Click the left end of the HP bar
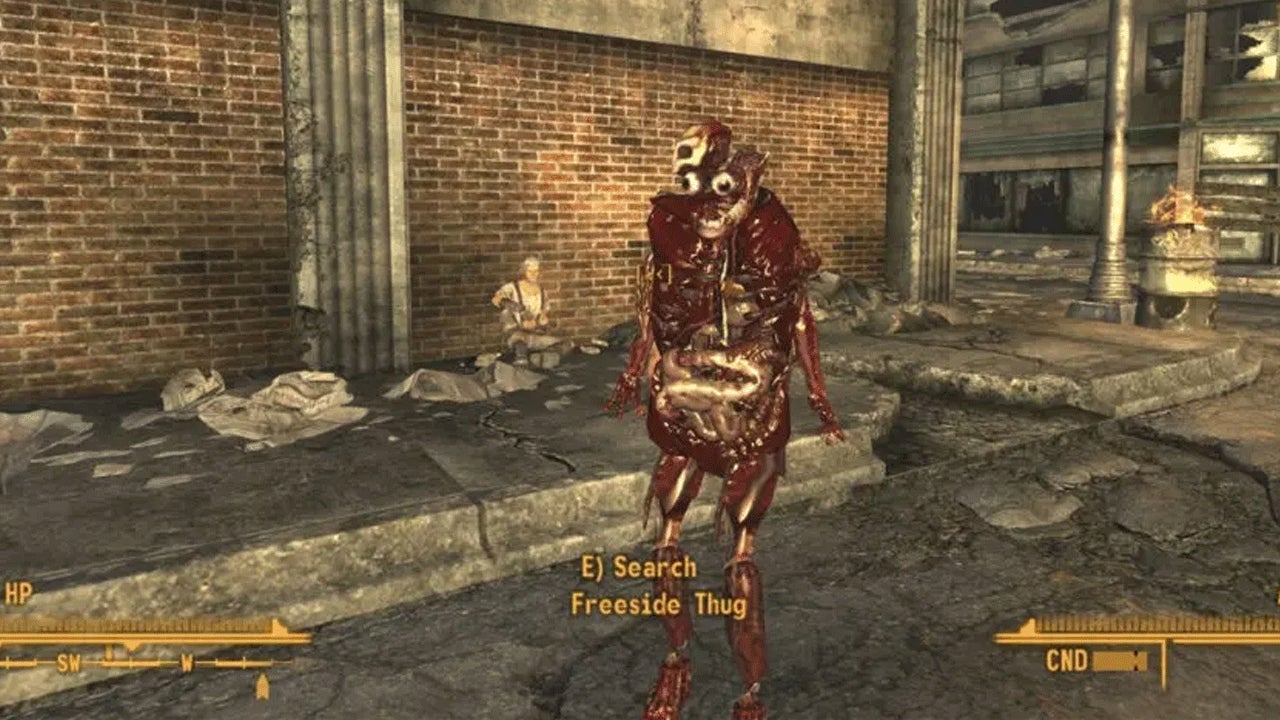 6,625
